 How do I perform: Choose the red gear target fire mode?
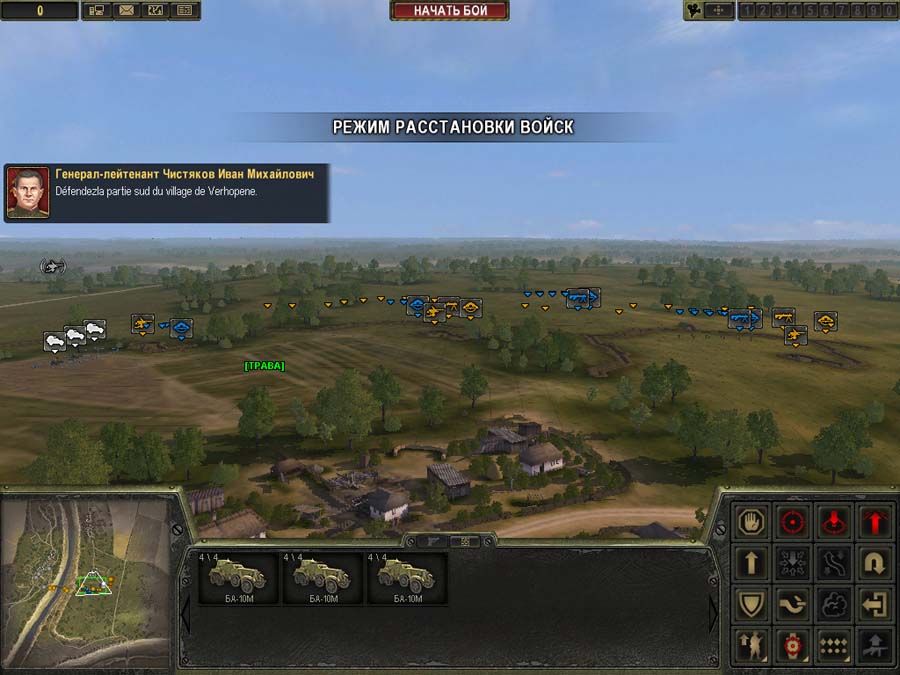point(792,645)
